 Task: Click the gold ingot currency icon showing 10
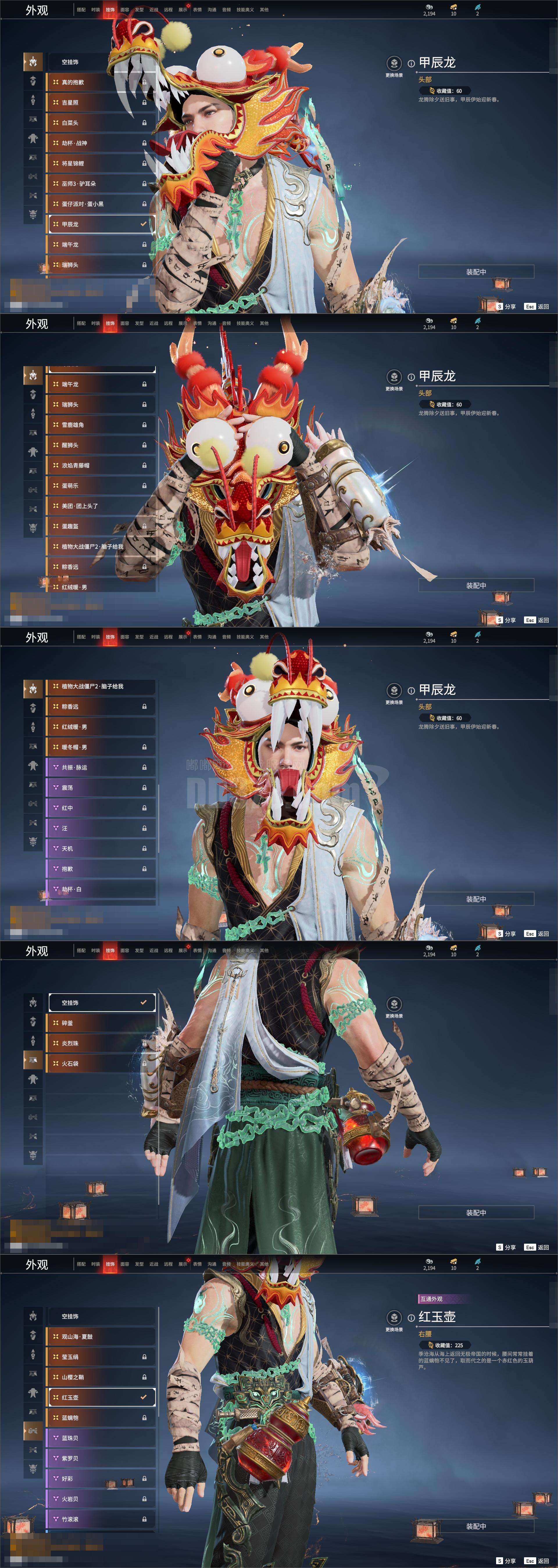coord(453,7)
